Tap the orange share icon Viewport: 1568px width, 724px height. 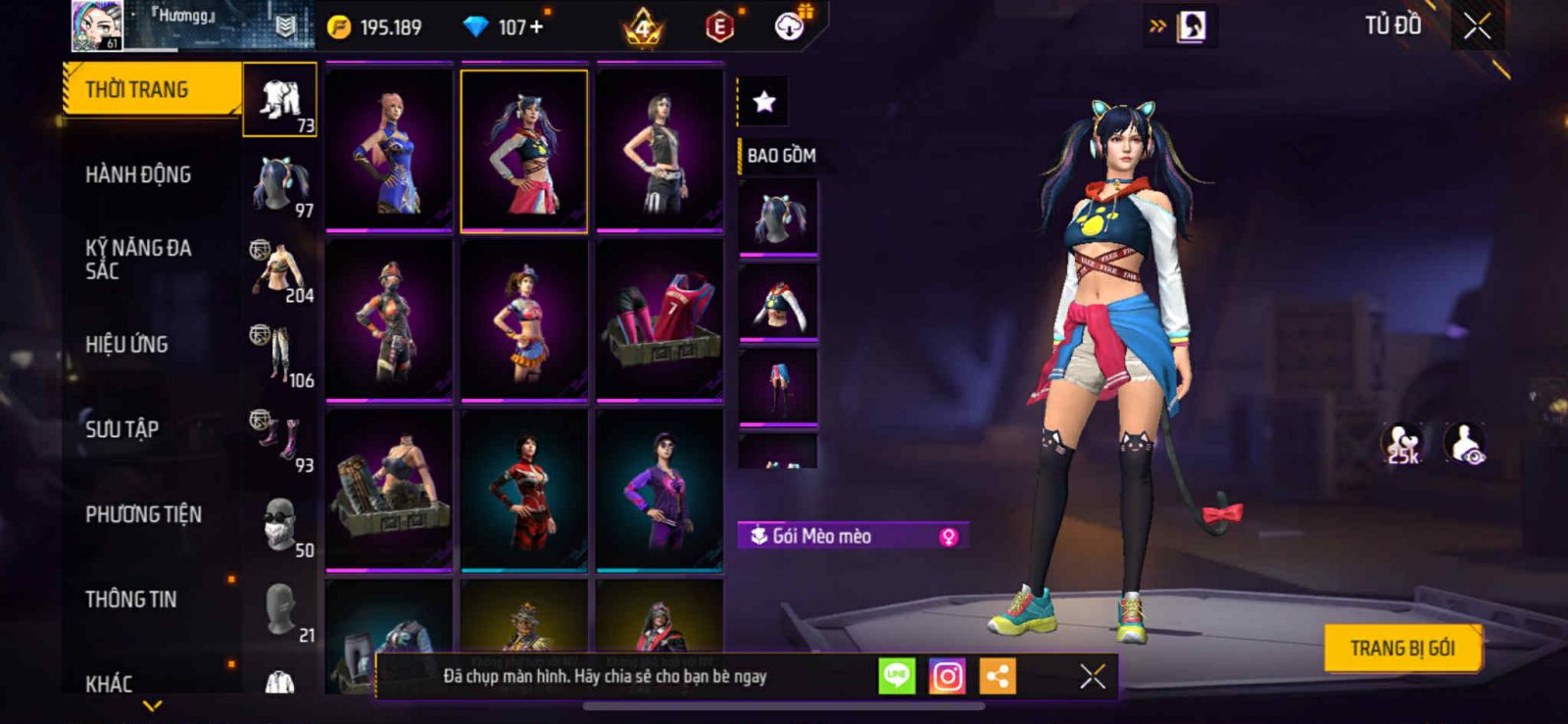click(x=998, y=676)
